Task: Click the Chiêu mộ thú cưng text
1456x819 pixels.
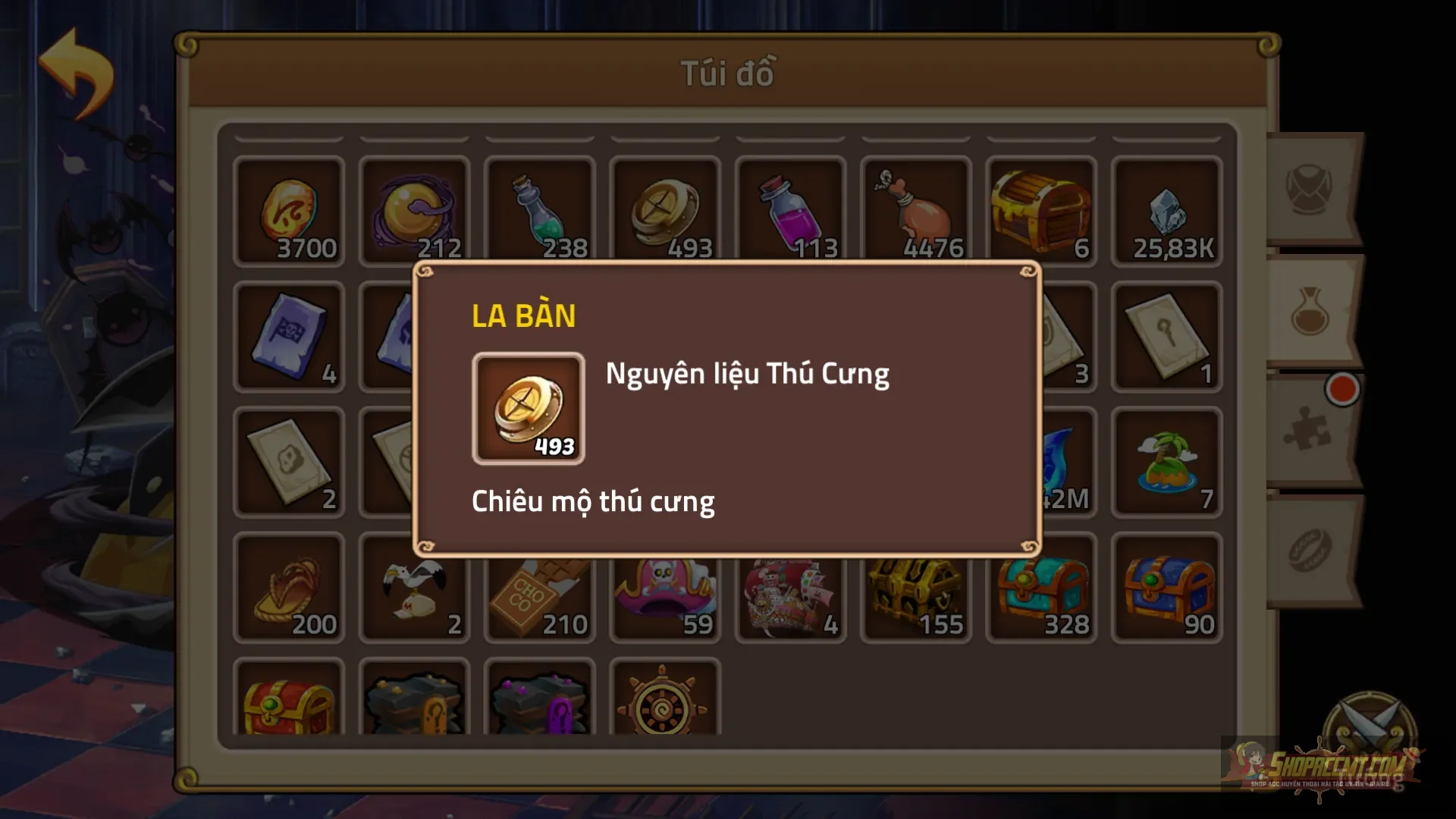Action: click(594, 500)
